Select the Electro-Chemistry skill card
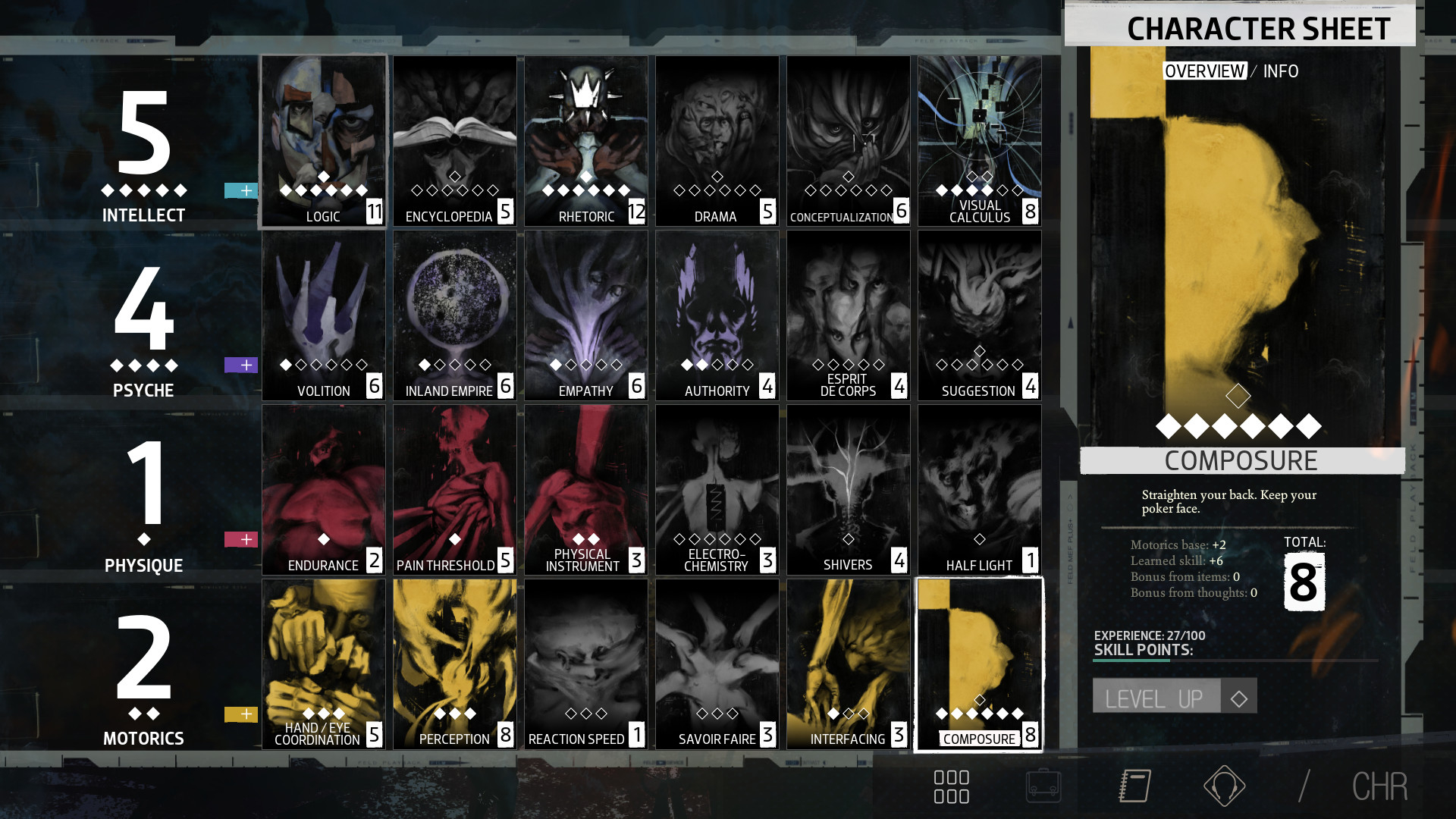This screenshot has width=1456, height=819. 717,490
